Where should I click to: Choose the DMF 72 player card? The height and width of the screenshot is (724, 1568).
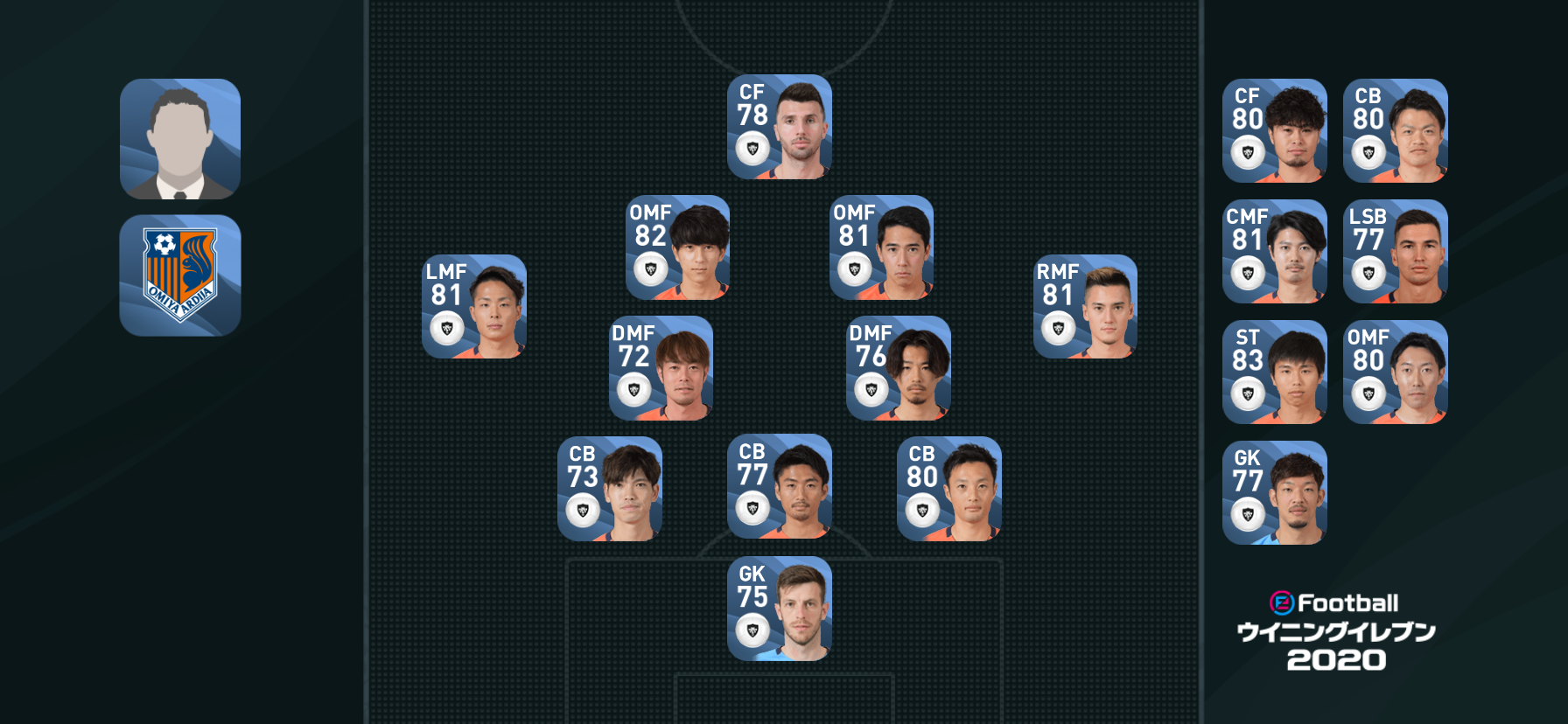661,368
